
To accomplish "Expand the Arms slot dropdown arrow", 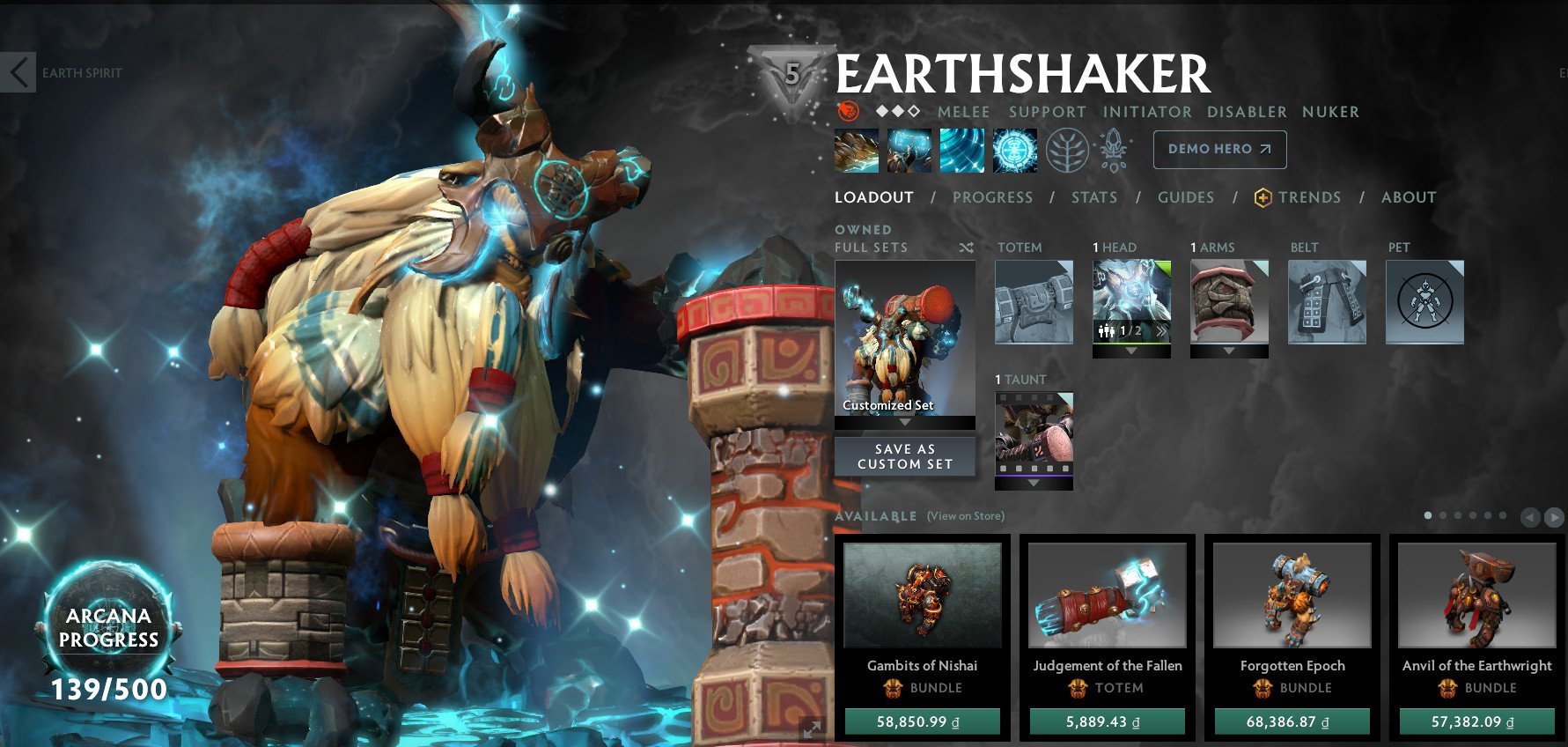I will [1230, 351].
